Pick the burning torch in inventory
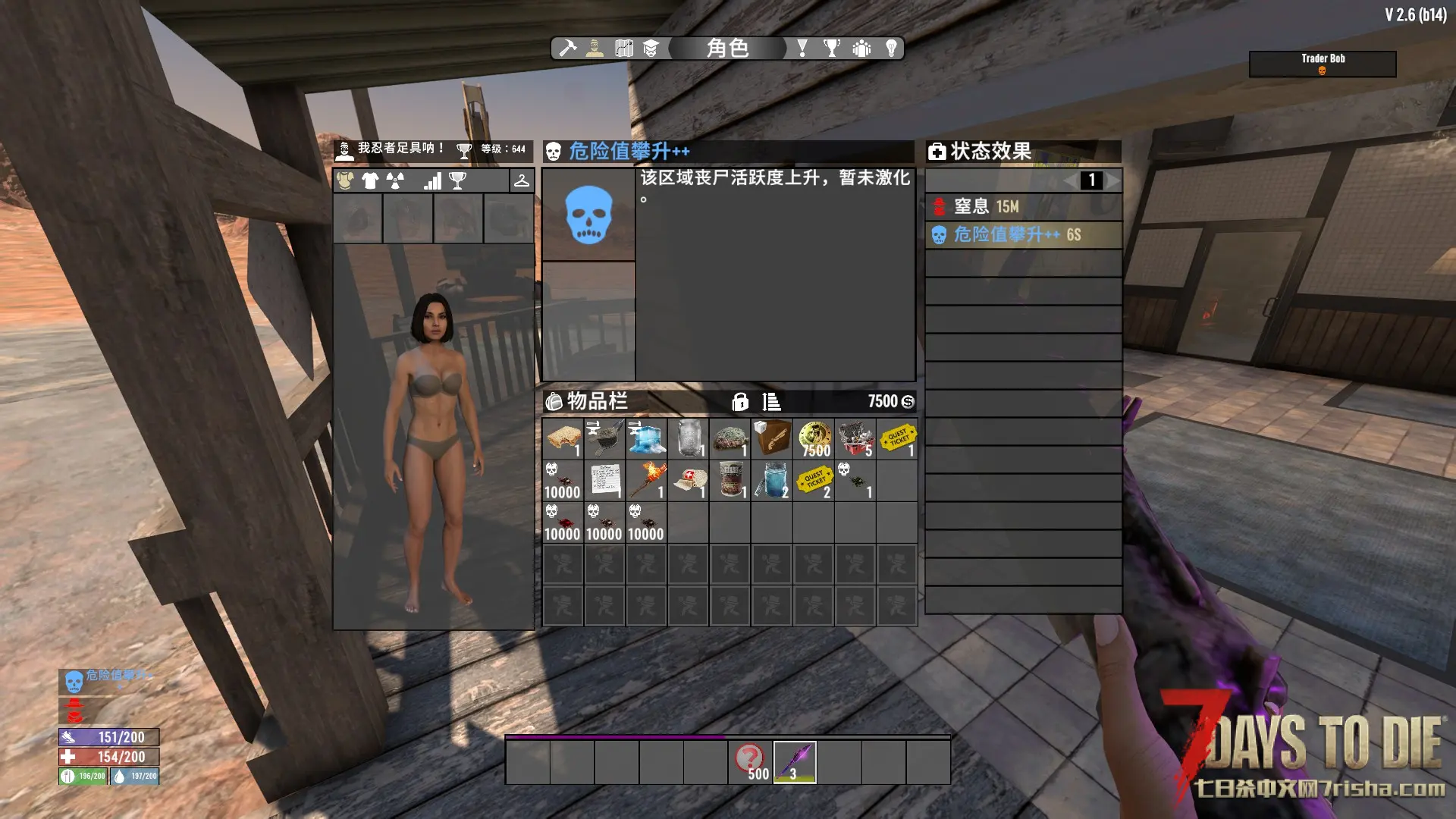 click(x=646, y=480)
